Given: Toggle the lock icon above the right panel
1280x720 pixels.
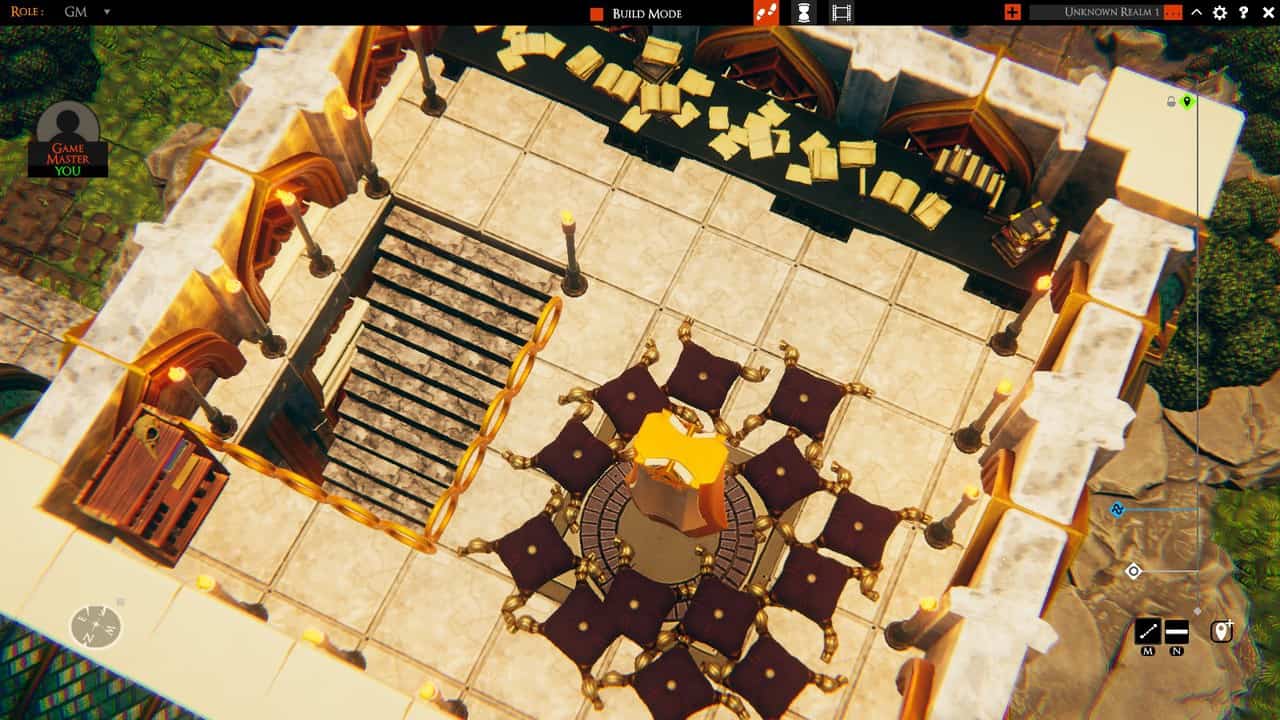Looking at the screenshot, I should click(x=1170, y=100).
